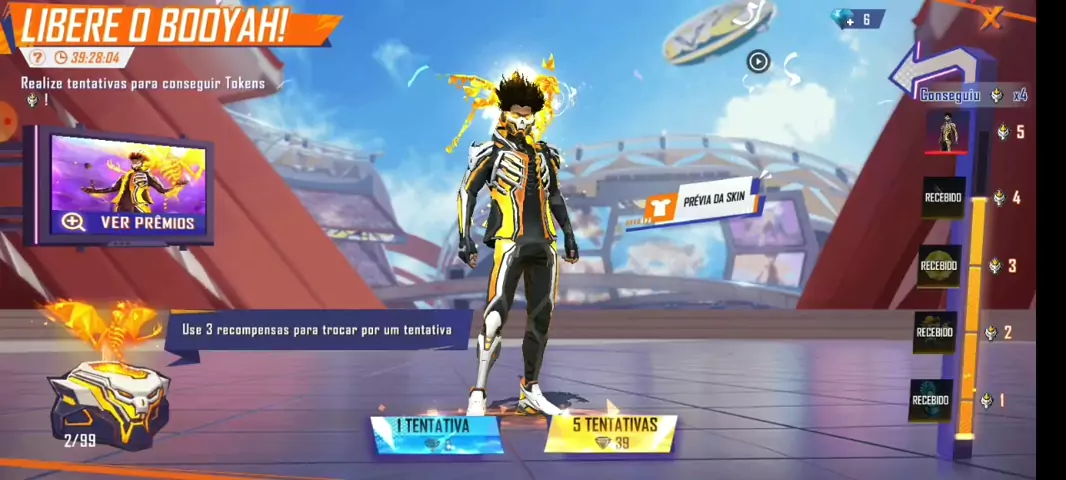Open the question mark help icon
1066x480 pixels.
click(x=37, y=58)
